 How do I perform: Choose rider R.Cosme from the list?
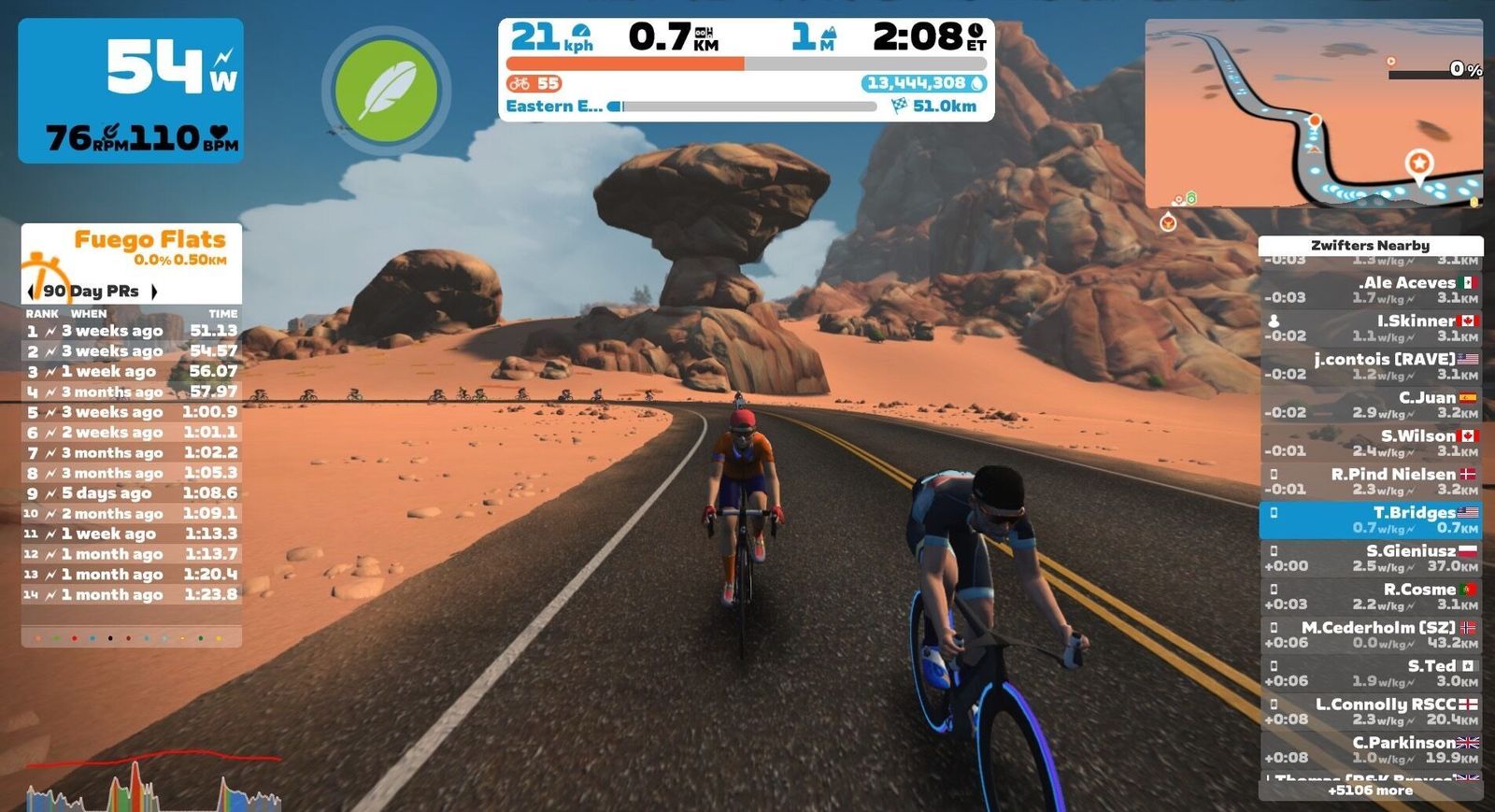(x=1370, y=596)
